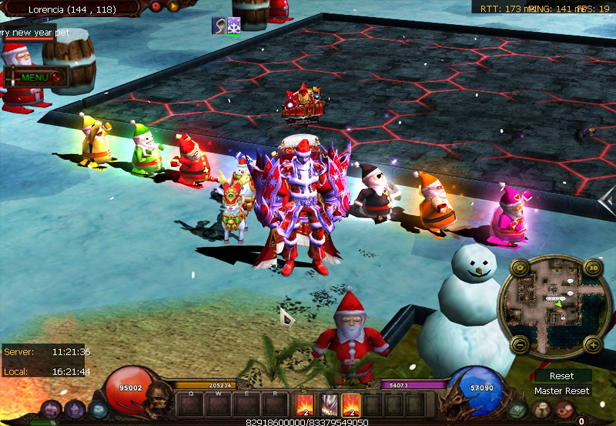Select the snowman buff icon at top
Screen dimensions: 616x426
233,25
